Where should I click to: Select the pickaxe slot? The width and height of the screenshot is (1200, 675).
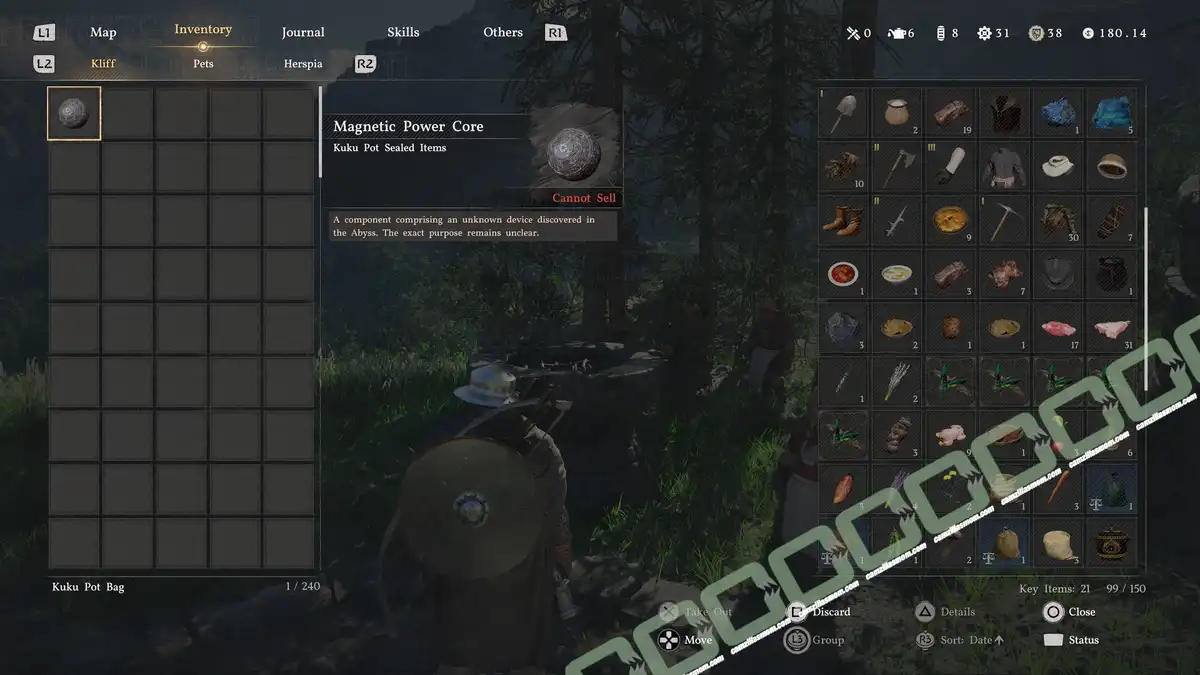tap(1004, 220)
